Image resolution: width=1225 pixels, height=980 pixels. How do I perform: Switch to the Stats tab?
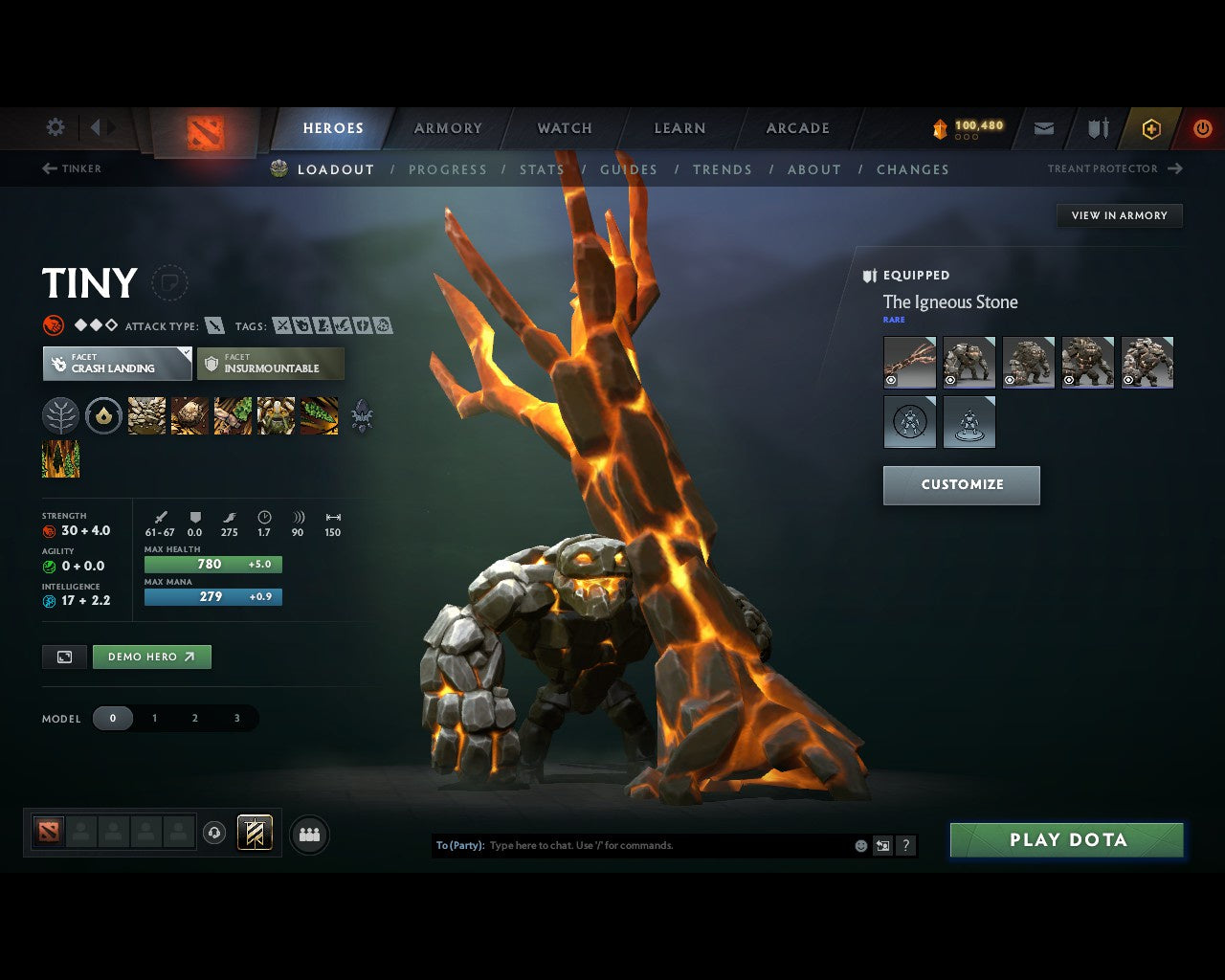click(542, 169)
